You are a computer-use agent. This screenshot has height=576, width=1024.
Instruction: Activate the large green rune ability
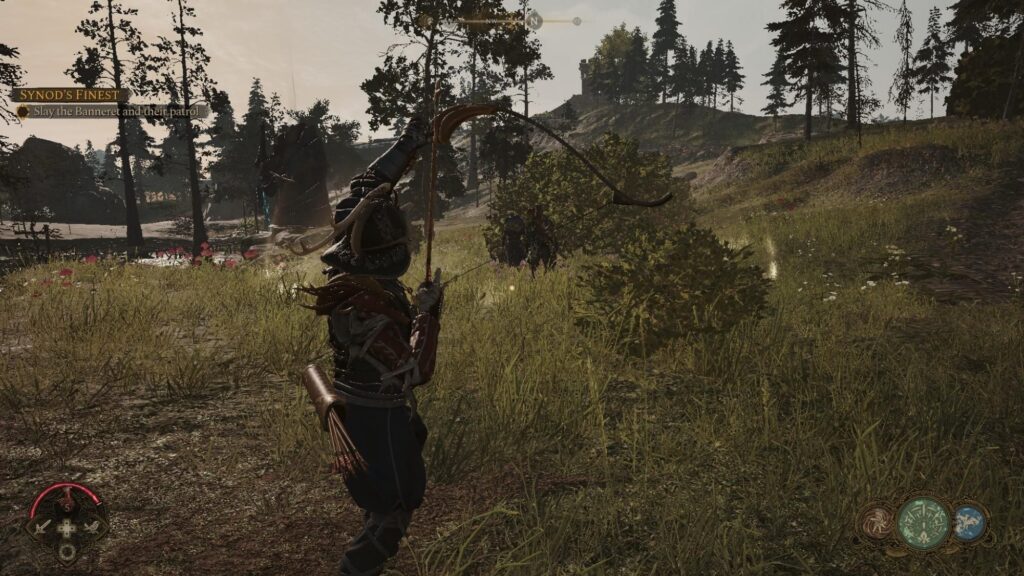(x=923, y=522)
